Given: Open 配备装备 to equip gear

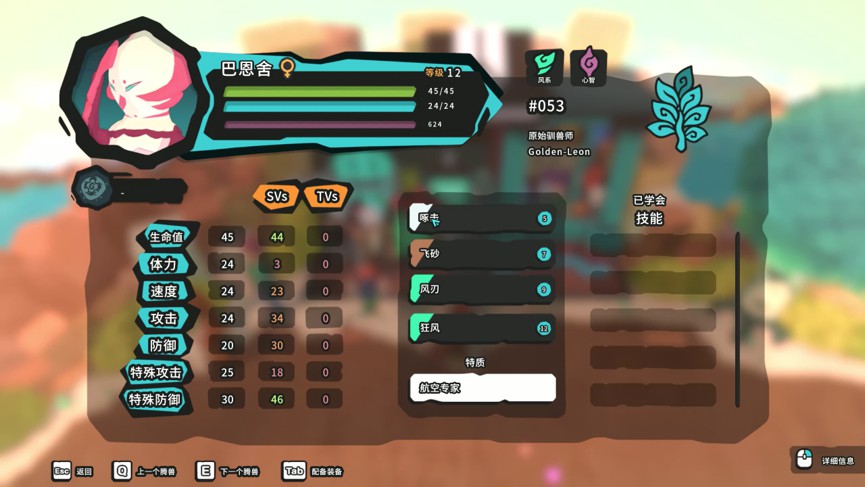Looking at the screenshot, I should 313,471.
